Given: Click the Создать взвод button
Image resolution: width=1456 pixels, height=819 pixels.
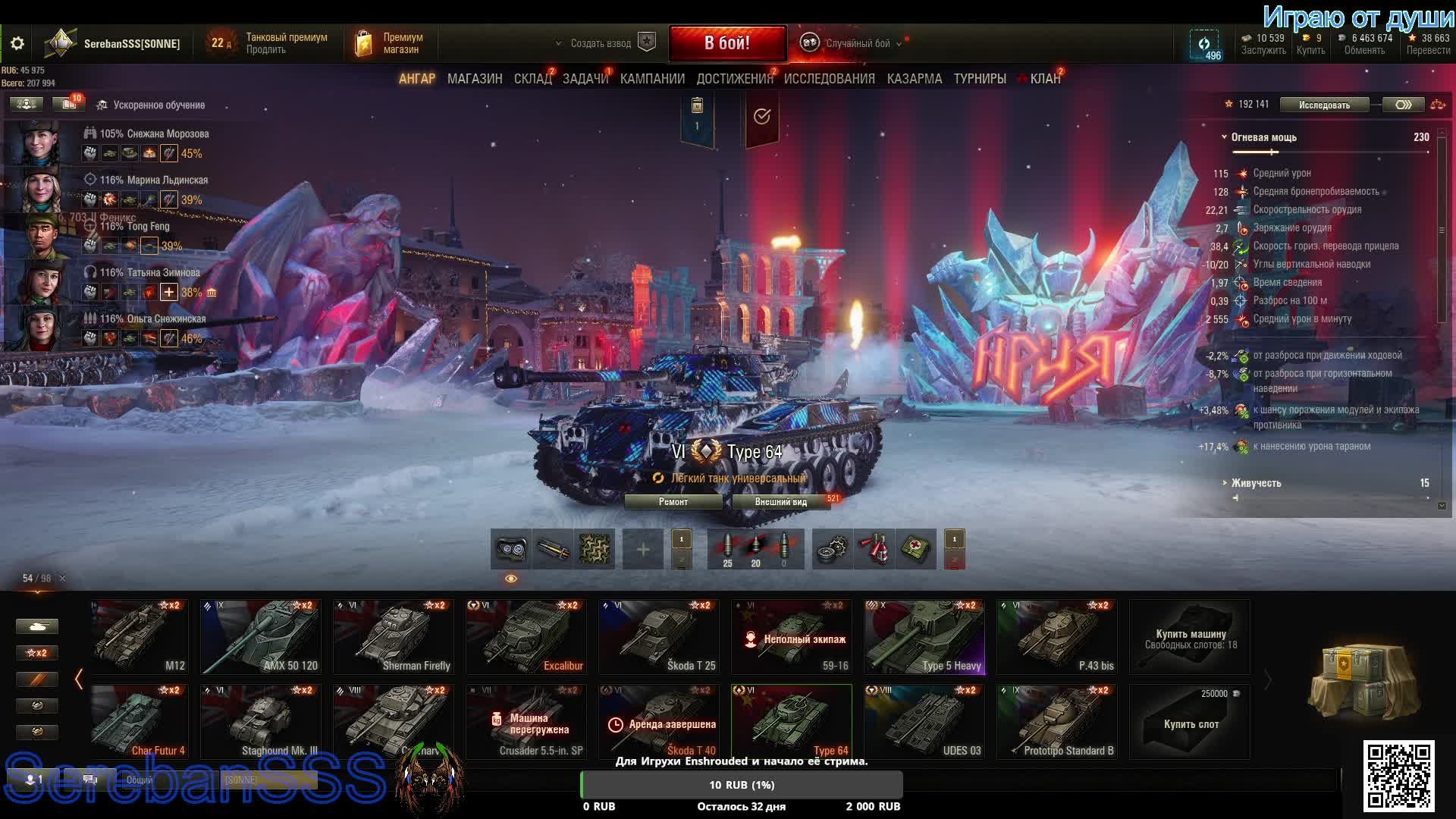Looking at the screenshot, I should [601, 43].
